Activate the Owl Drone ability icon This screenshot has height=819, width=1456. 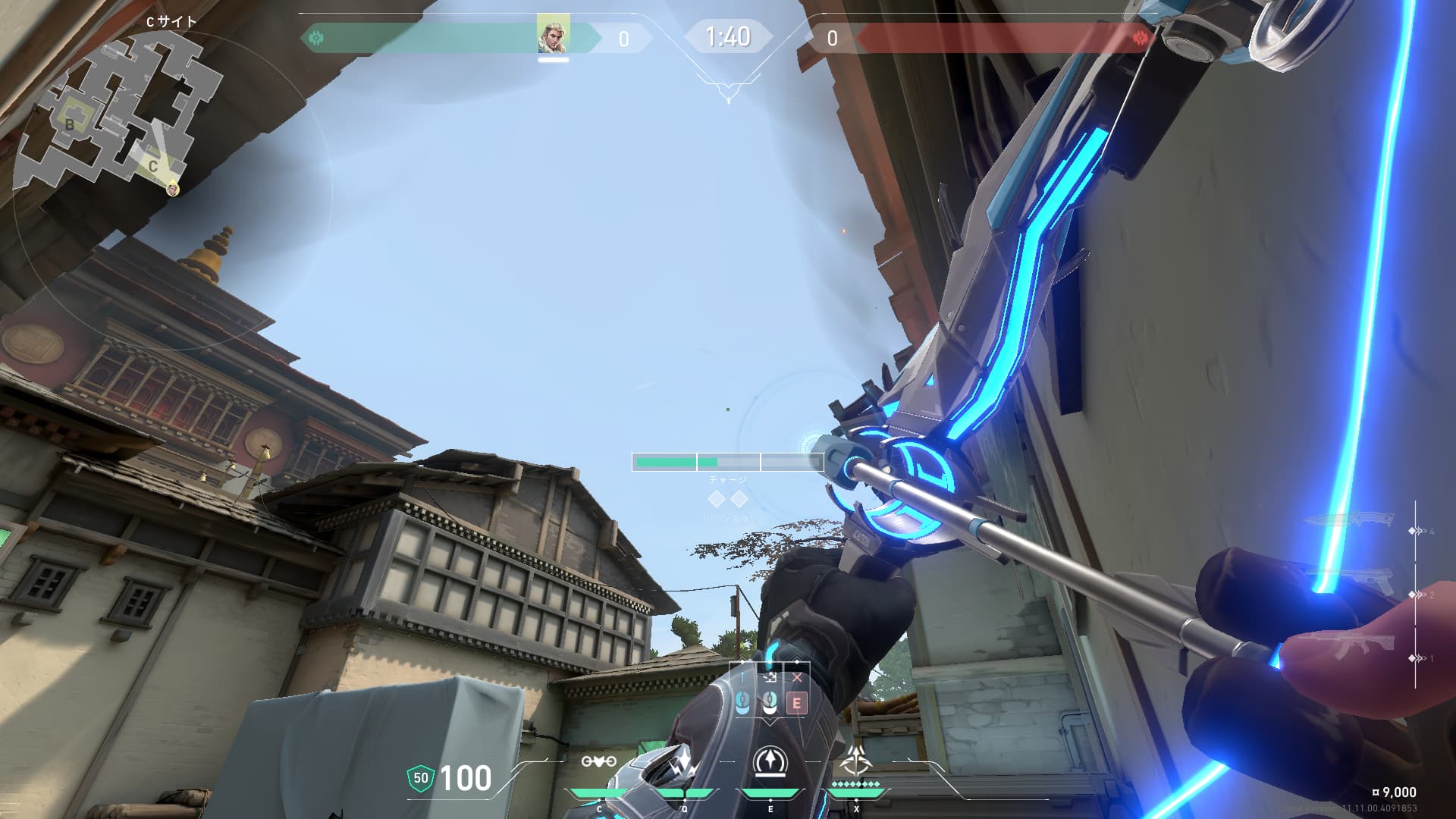point(598,761)
